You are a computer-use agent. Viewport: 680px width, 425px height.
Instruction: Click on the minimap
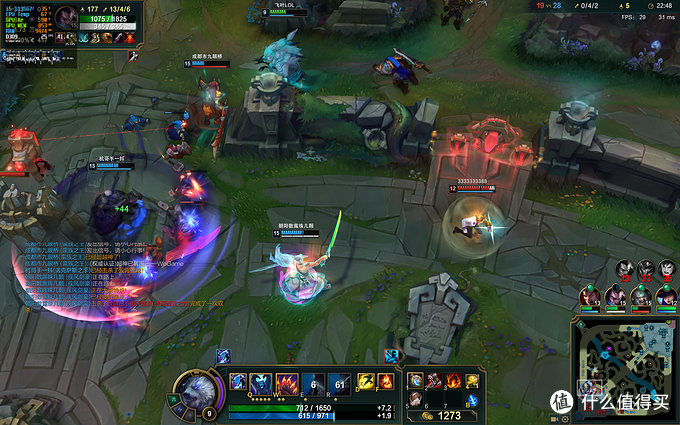click(625, 366)
